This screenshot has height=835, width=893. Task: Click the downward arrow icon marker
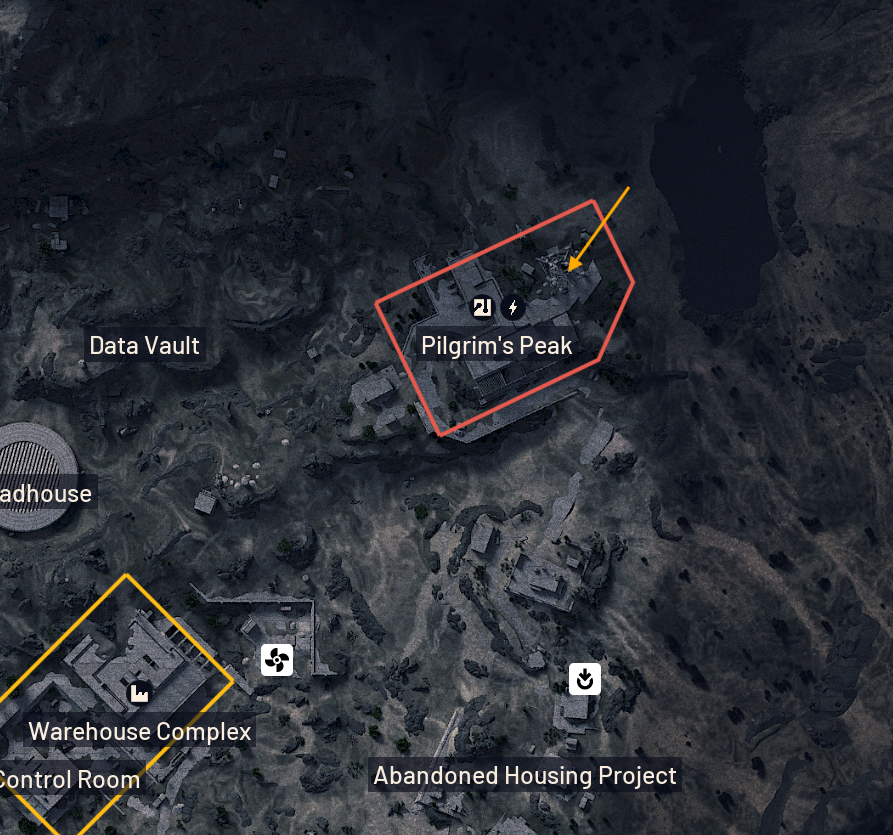(584, 679)
